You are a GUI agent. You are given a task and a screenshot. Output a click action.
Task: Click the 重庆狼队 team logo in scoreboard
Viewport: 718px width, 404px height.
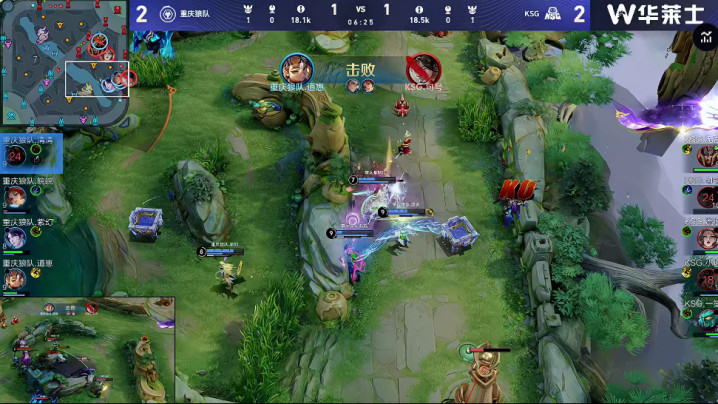168,14
